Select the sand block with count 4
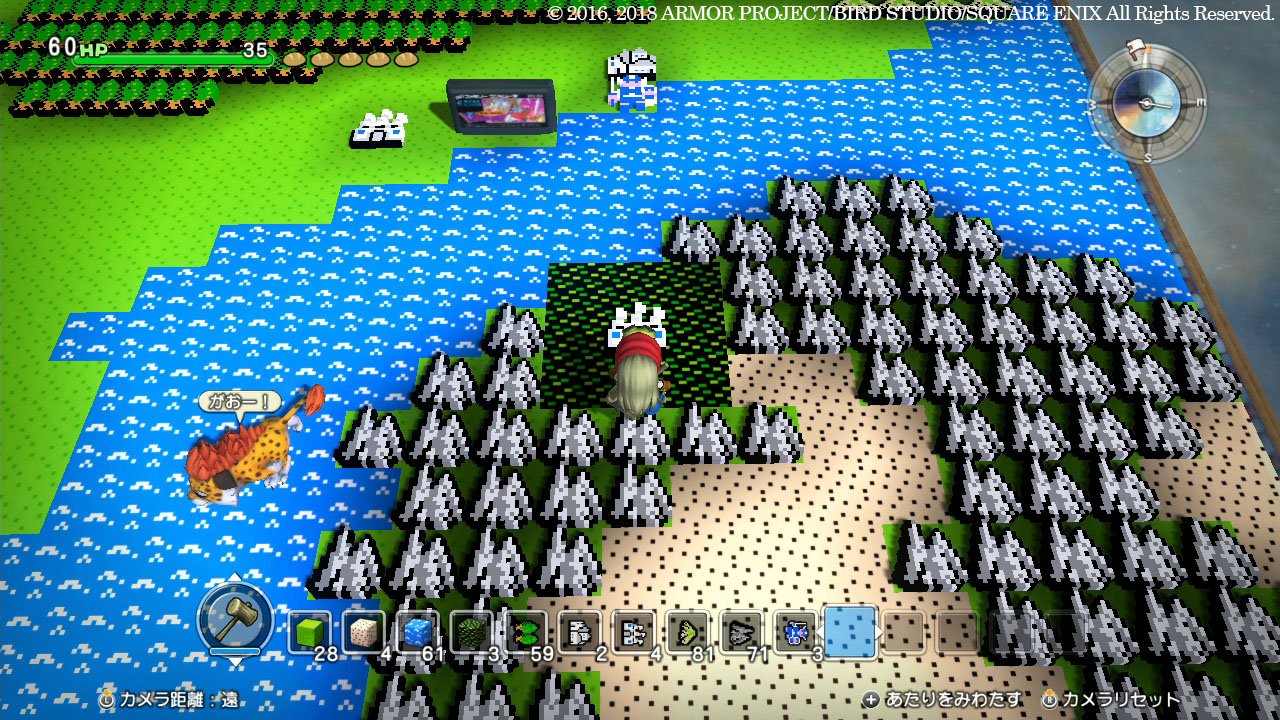This screenshot has width=1280, height=720. pyautogui.click(x=362, y=632)
